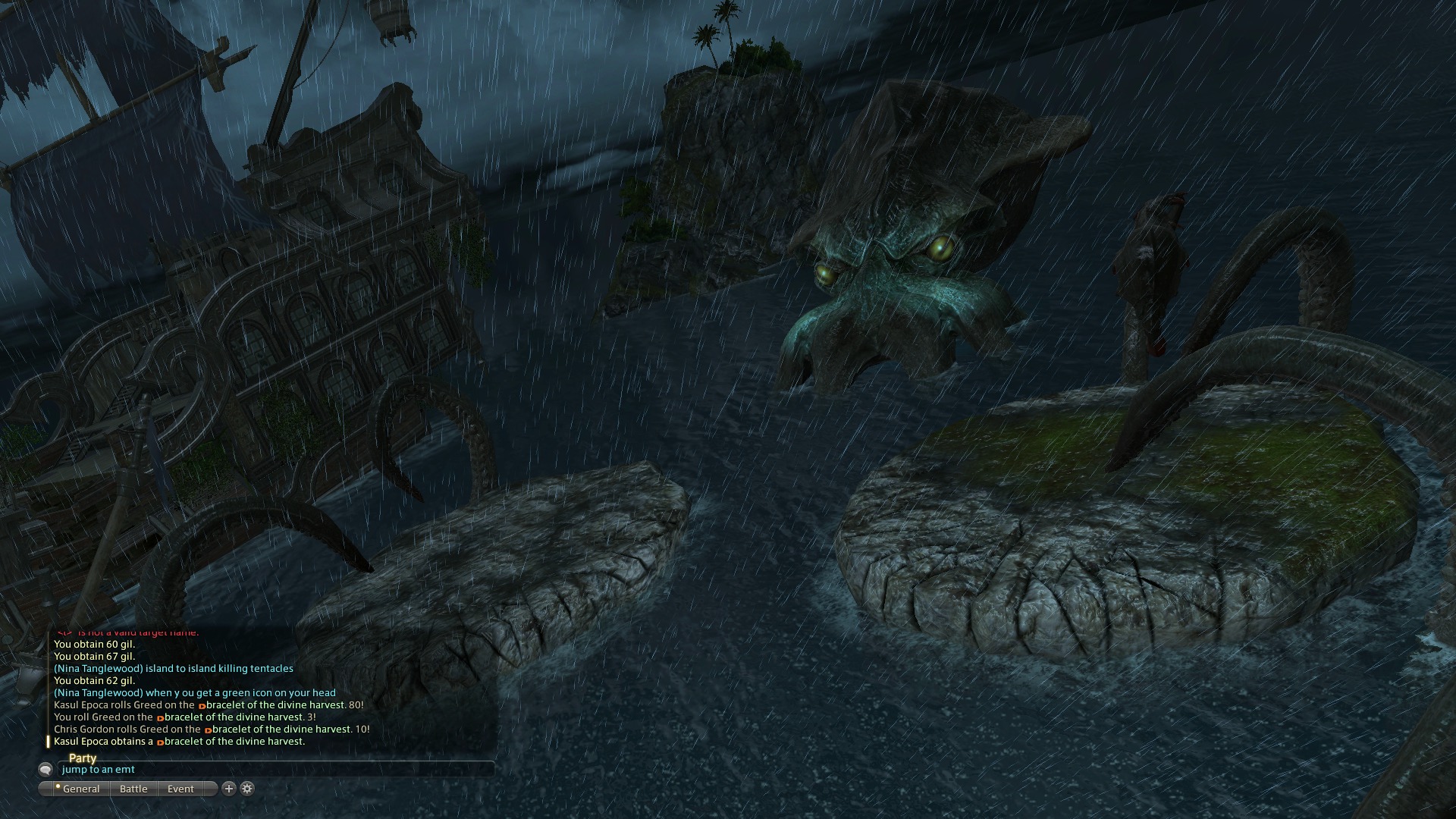Focus the Party chat text input

(273, 769)
